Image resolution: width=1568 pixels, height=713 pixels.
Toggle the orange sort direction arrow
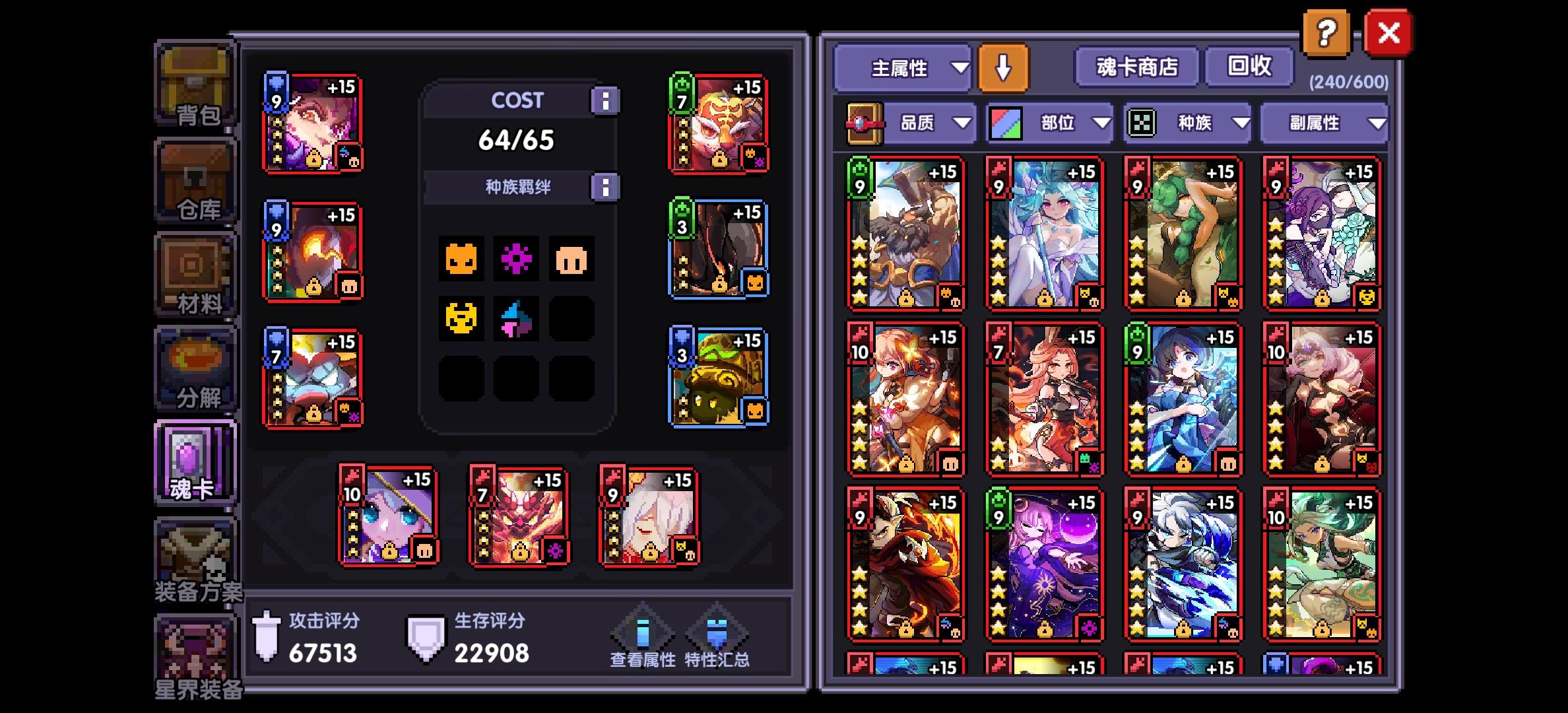pos(1004,68)
